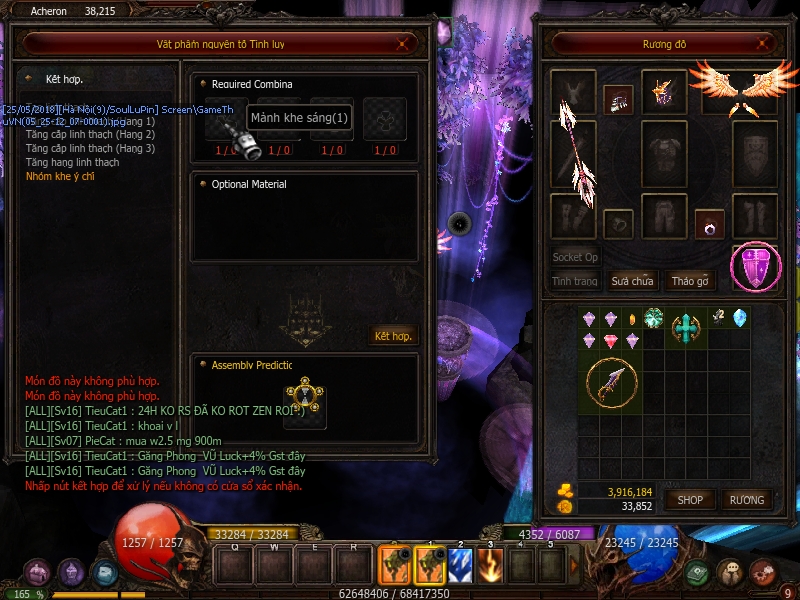Close the Vật phẩm nguyên tố Tinh luy window
Image resolution: width=800 pixels, height=600 pixels.
(x=402, y=43)
